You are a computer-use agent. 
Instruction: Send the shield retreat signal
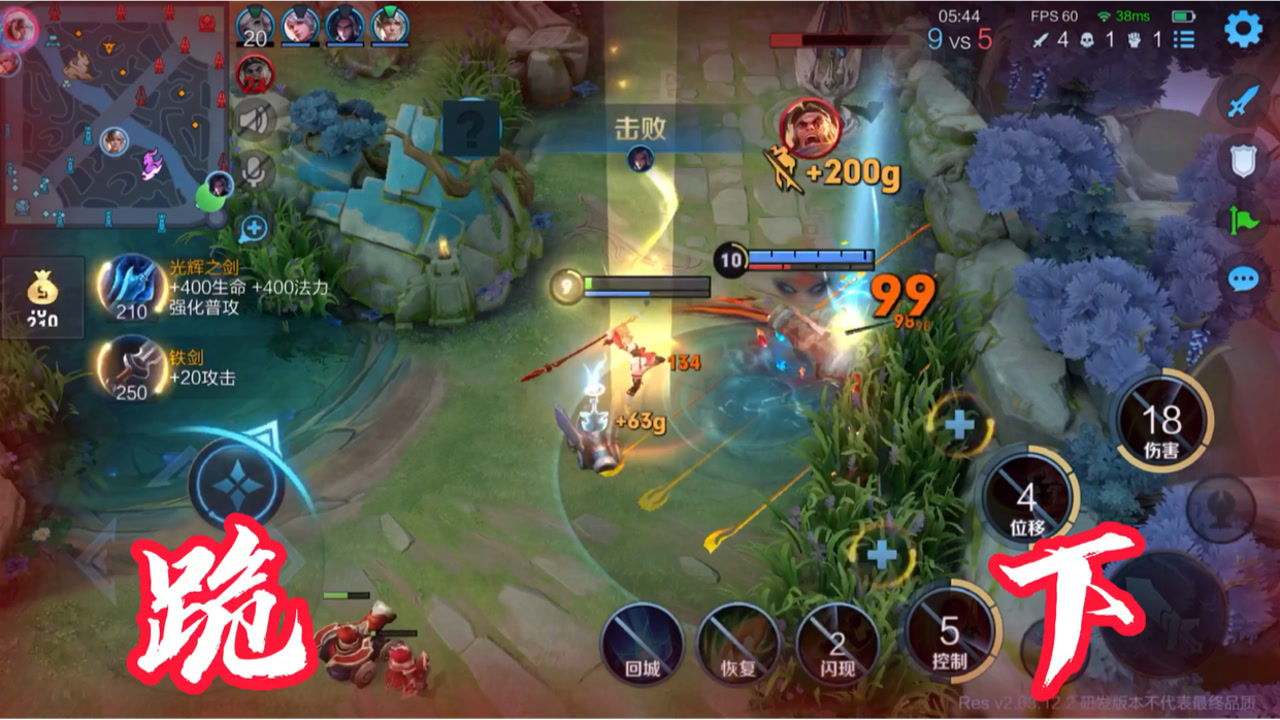click(1243, 160)
